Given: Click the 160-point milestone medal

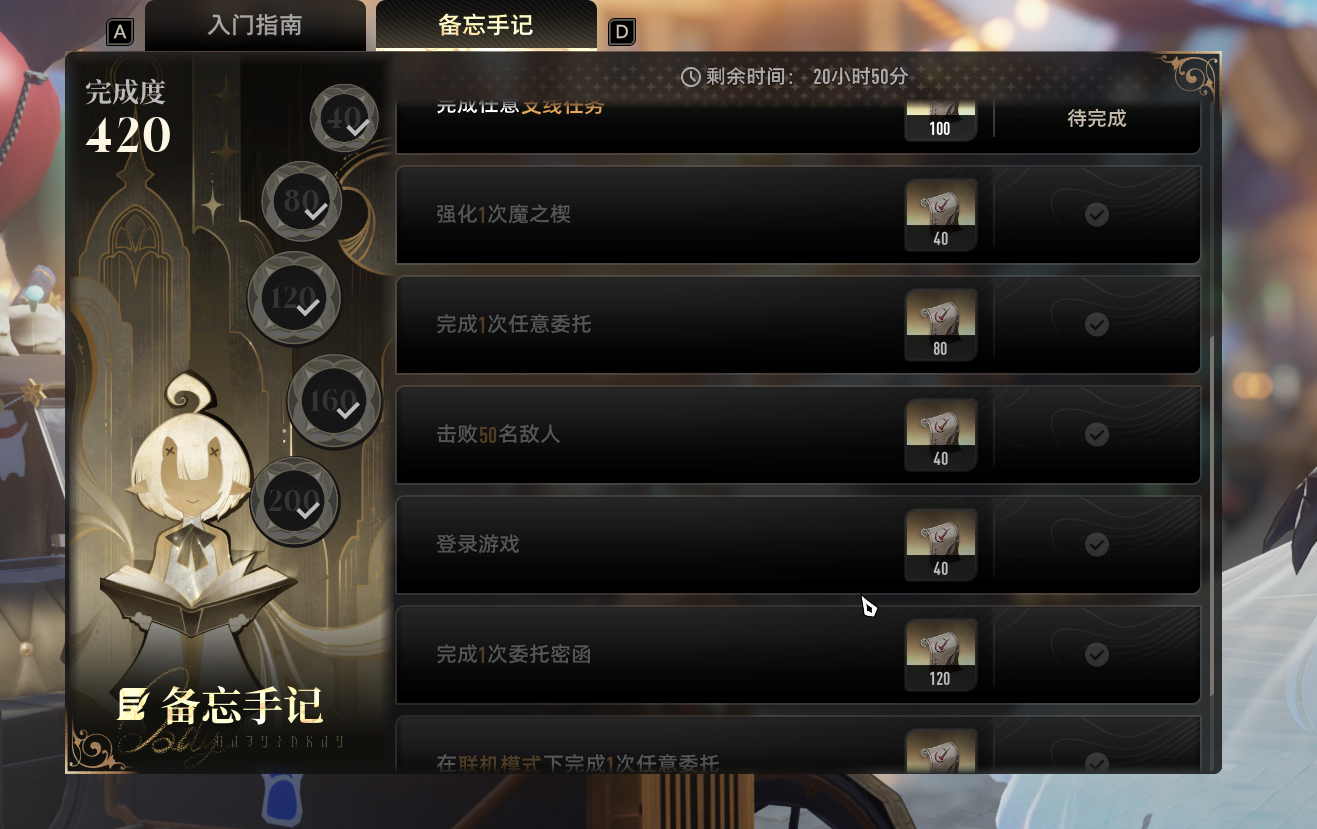Looking at the screenshot, I should (334, 402).
